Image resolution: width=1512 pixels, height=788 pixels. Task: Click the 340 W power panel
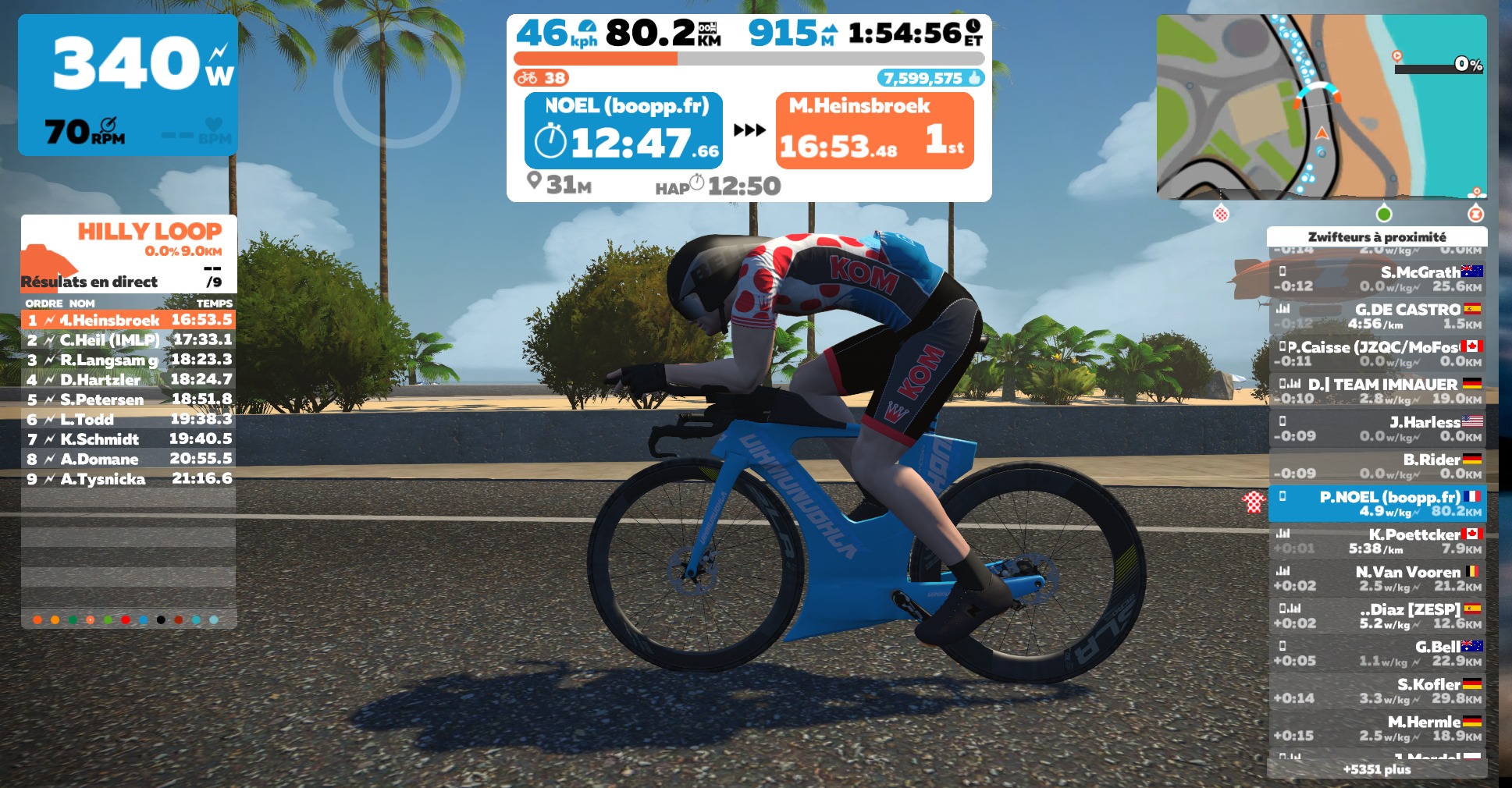(128, 84)
